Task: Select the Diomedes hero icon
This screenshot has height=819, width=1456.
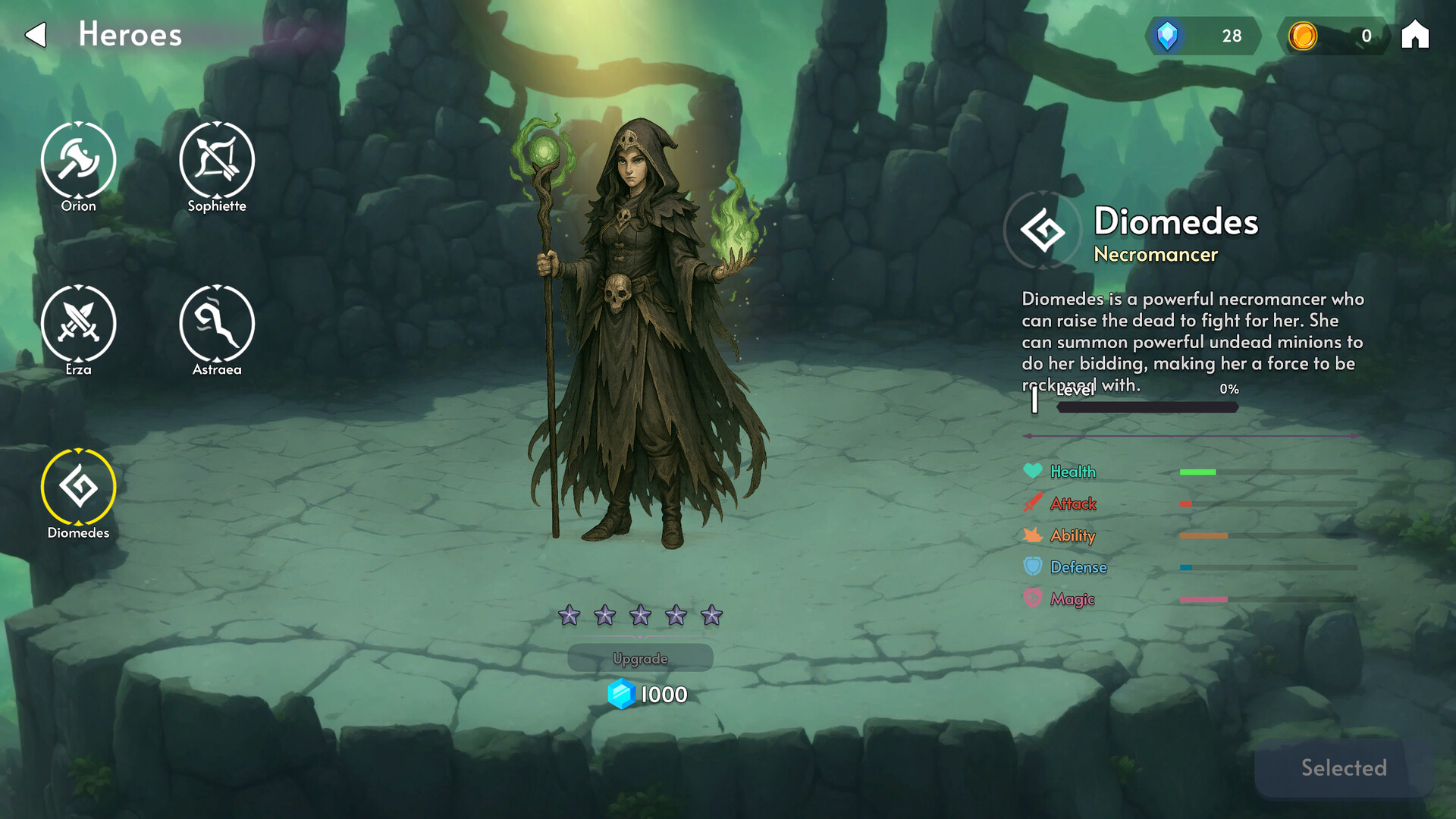Action: 78,487
